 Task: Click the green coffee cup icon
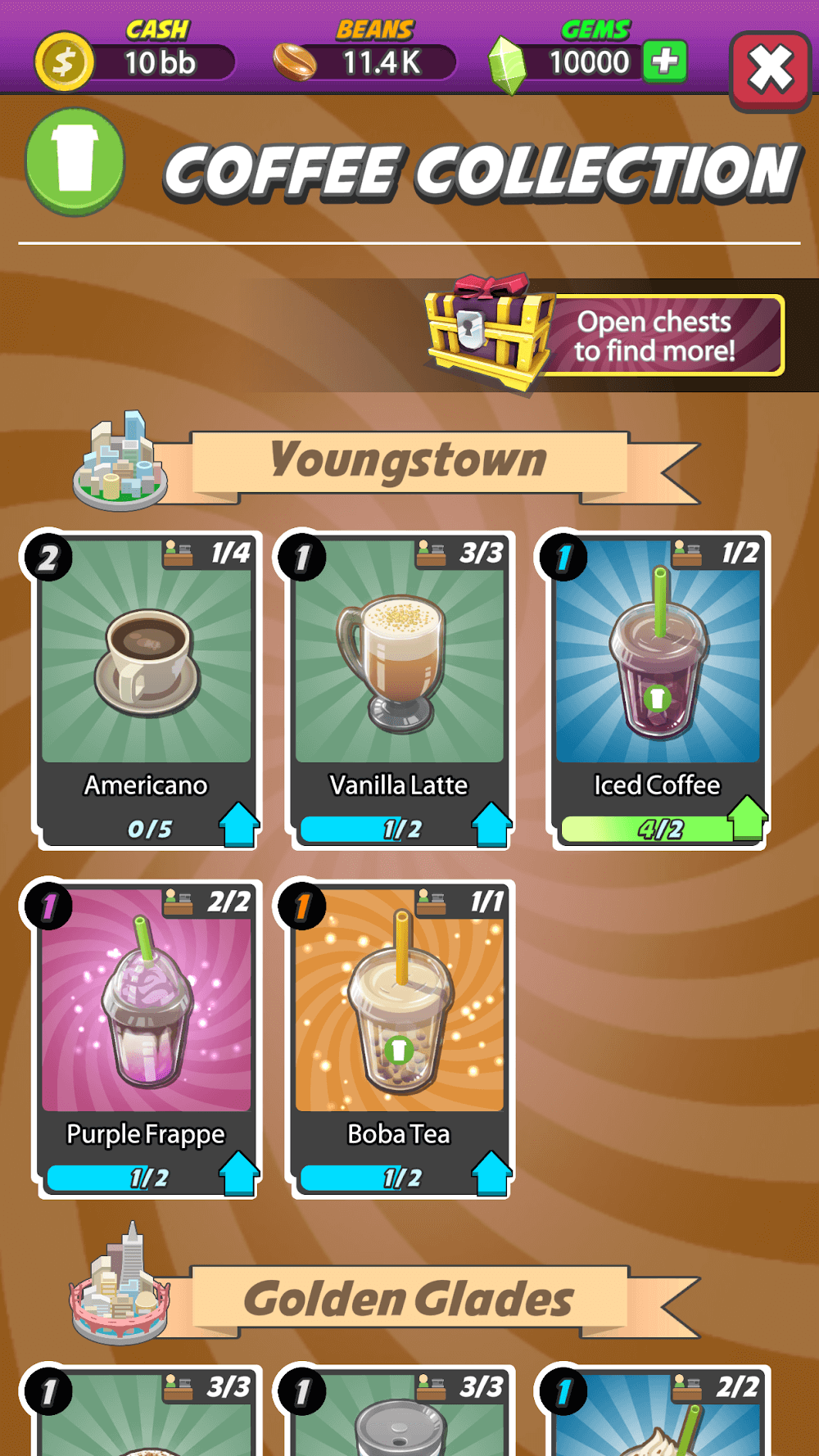pyautogui.click(x=75, y=161)
